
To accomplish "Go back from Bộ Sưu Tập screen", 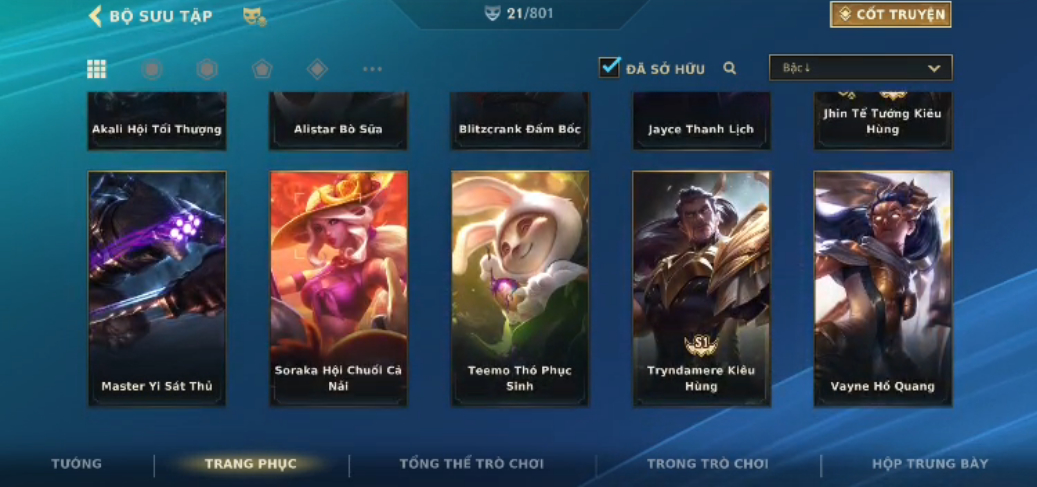I will coord(96,16).
